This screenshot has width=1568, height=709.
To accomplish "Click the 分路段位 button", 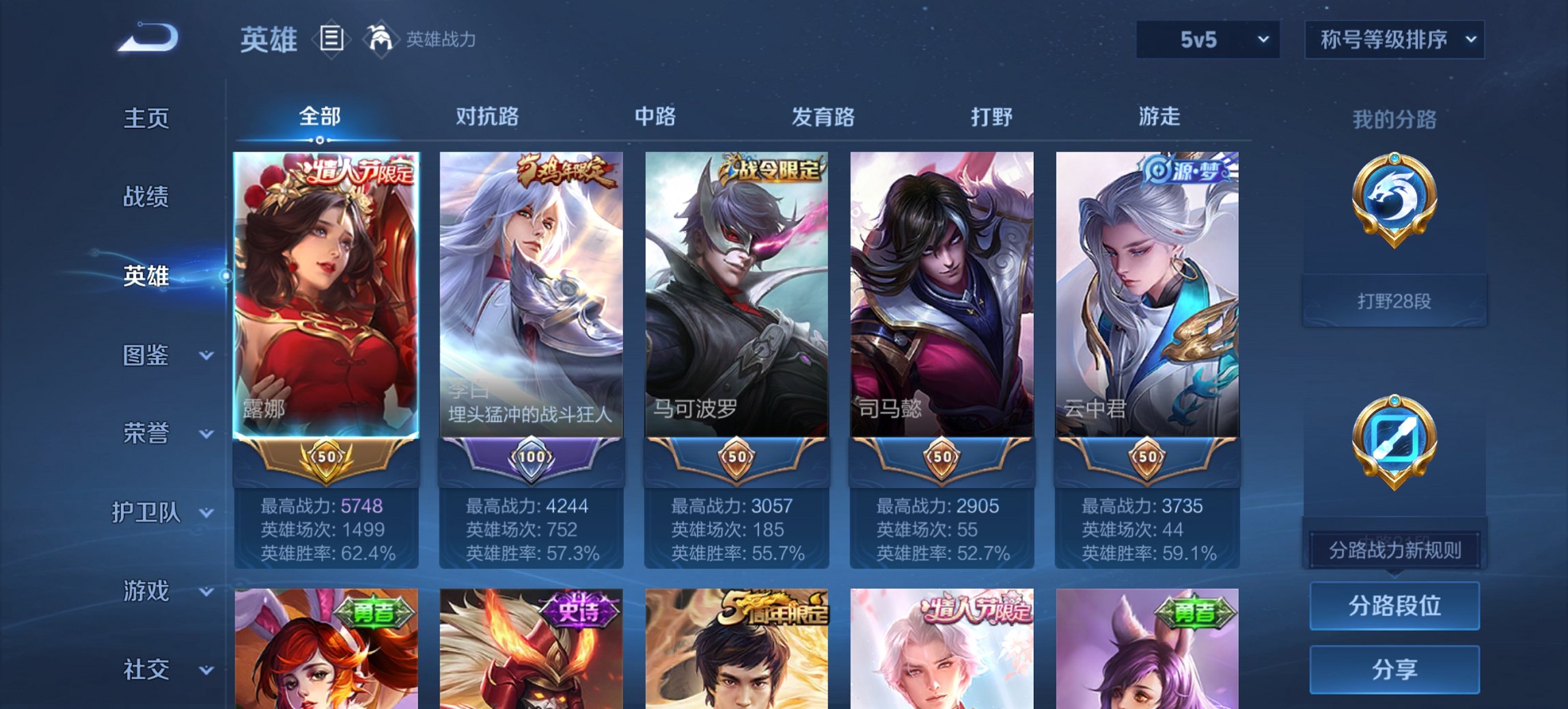I will (1394, 605).
